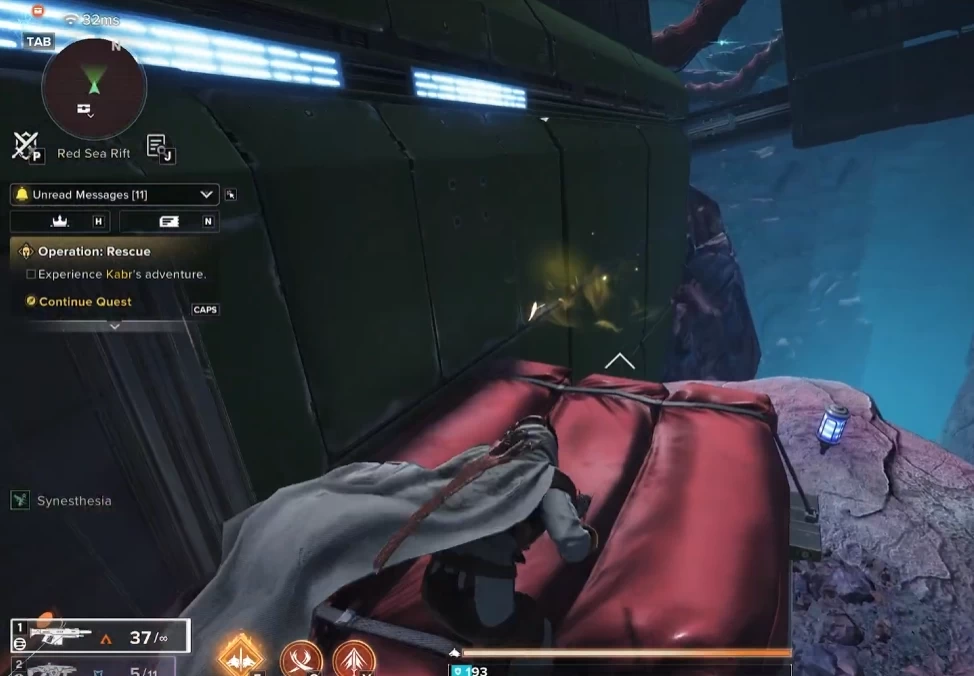The image size is (974, 676).
Task: Toggle the small cursor icon beside messages
Action: click(232, 195)
